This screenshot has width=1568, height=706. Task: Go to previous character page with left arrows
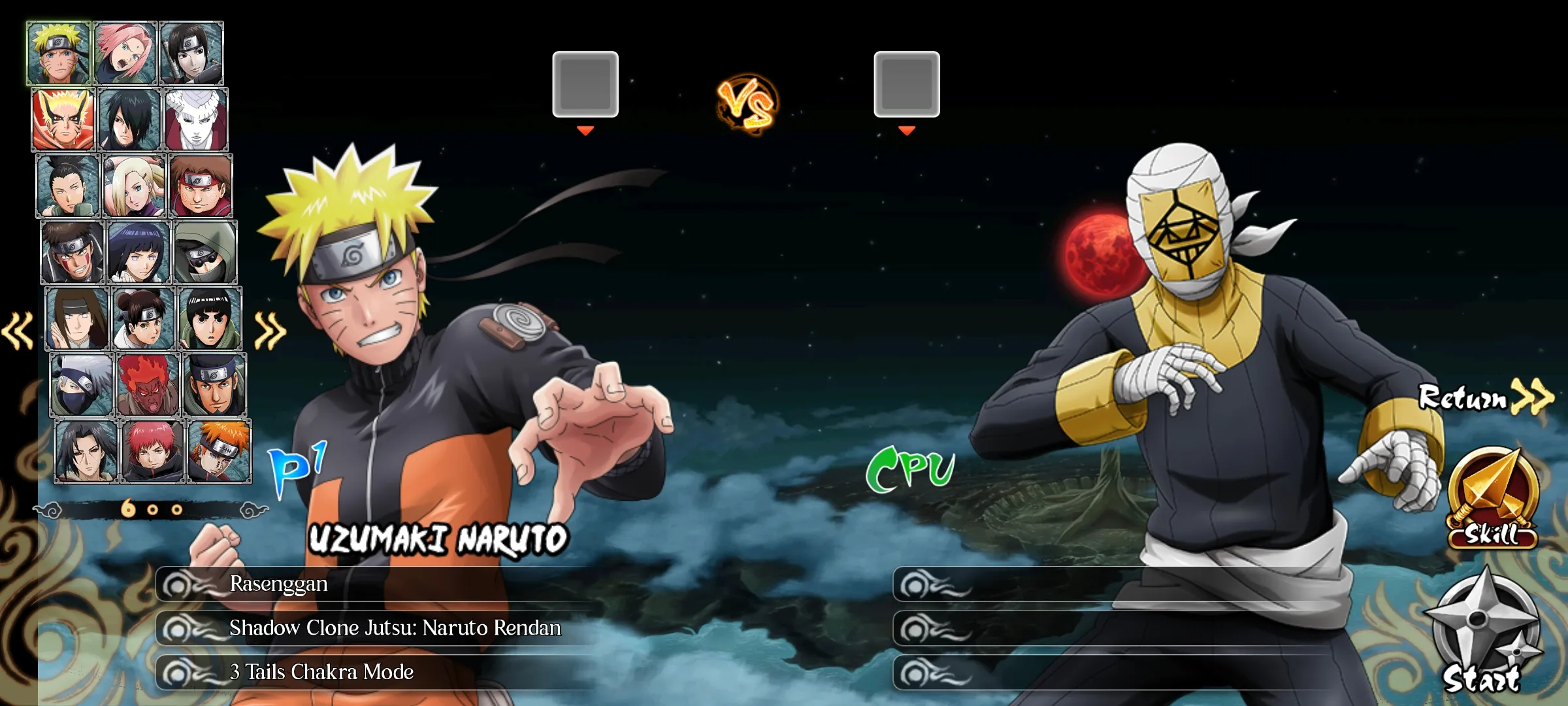[x=18, y=330]
